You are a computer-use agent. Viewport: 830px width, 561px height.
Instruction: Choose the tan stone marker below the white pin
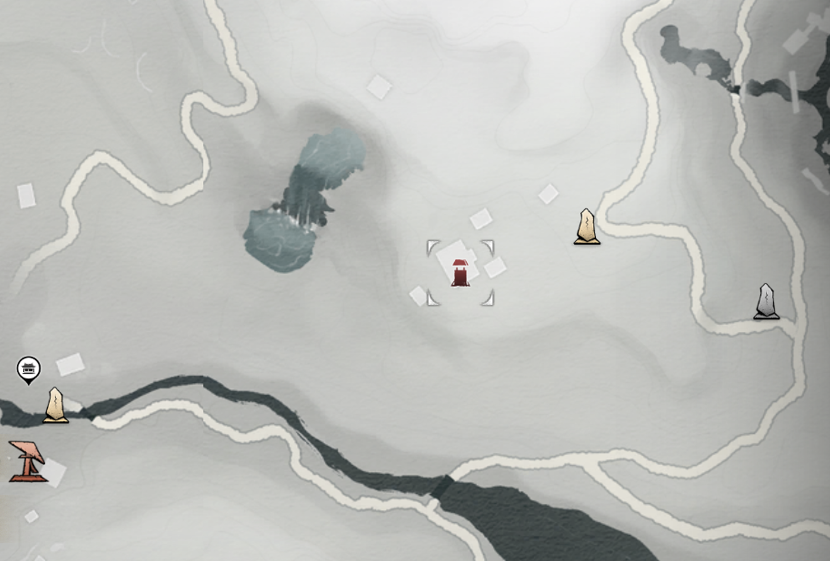56,405
